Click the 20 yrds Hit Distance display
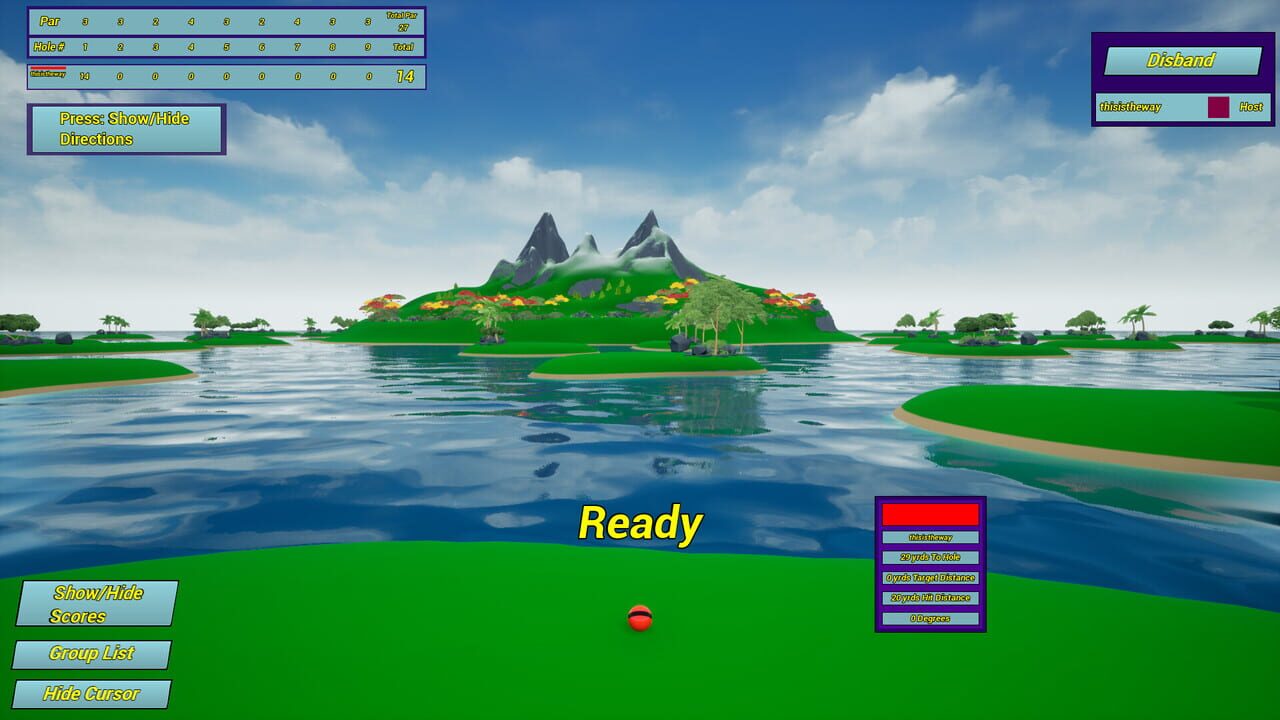The width and height of the screenshot is (1280, 720). coord(929,598)
